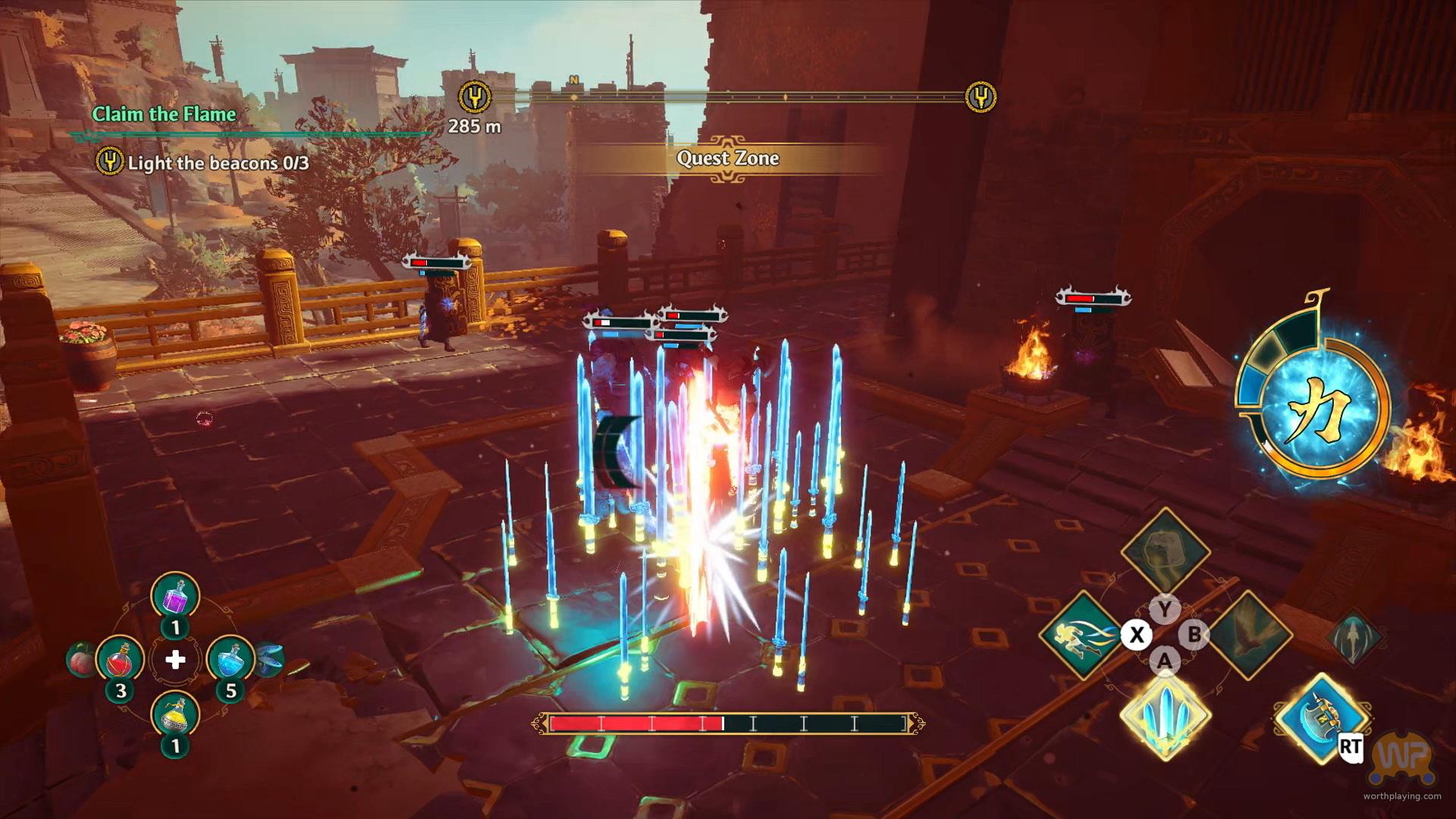The width and height of the screenshot is (1456, 819).
Task: Activate the glowing blue swords ability
Action: pos(1164,718)
